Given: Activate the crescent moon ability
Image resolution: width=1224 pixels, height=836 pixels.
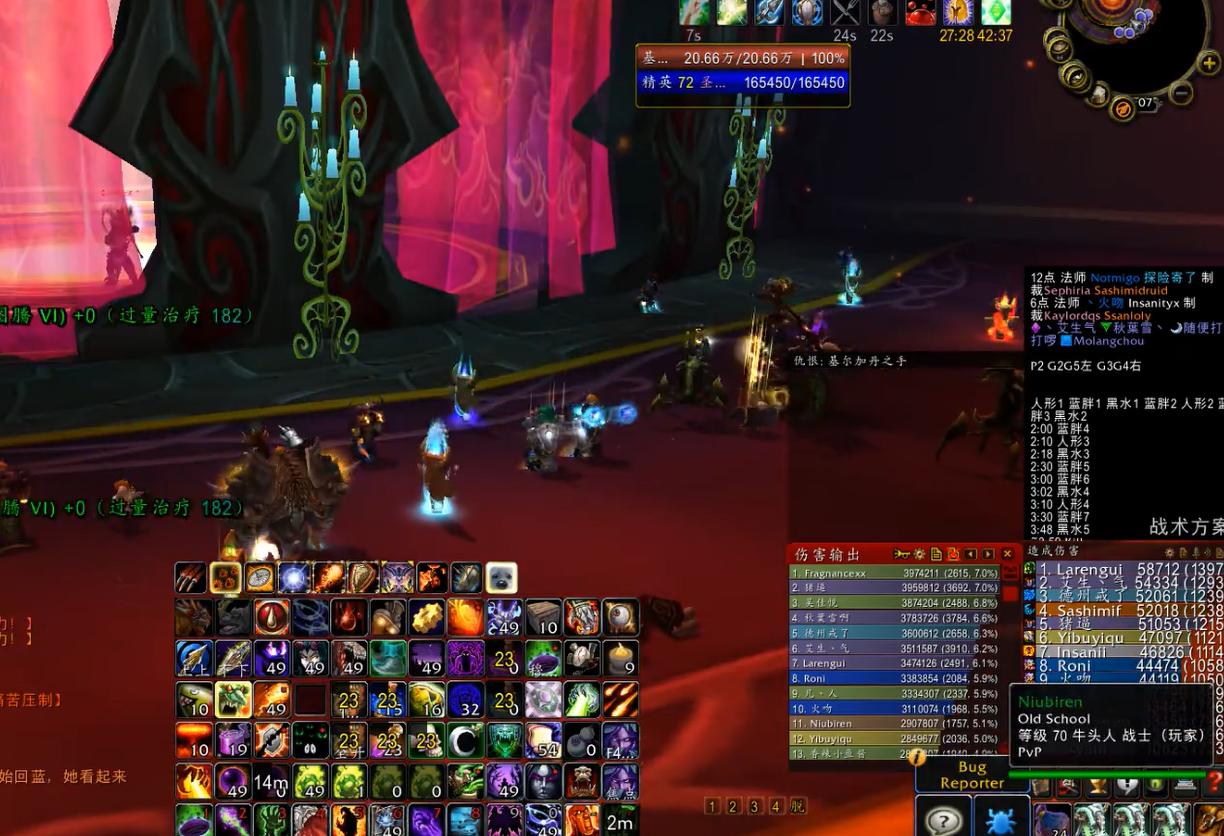Looking at the screenshot, I should coord(465,741).
